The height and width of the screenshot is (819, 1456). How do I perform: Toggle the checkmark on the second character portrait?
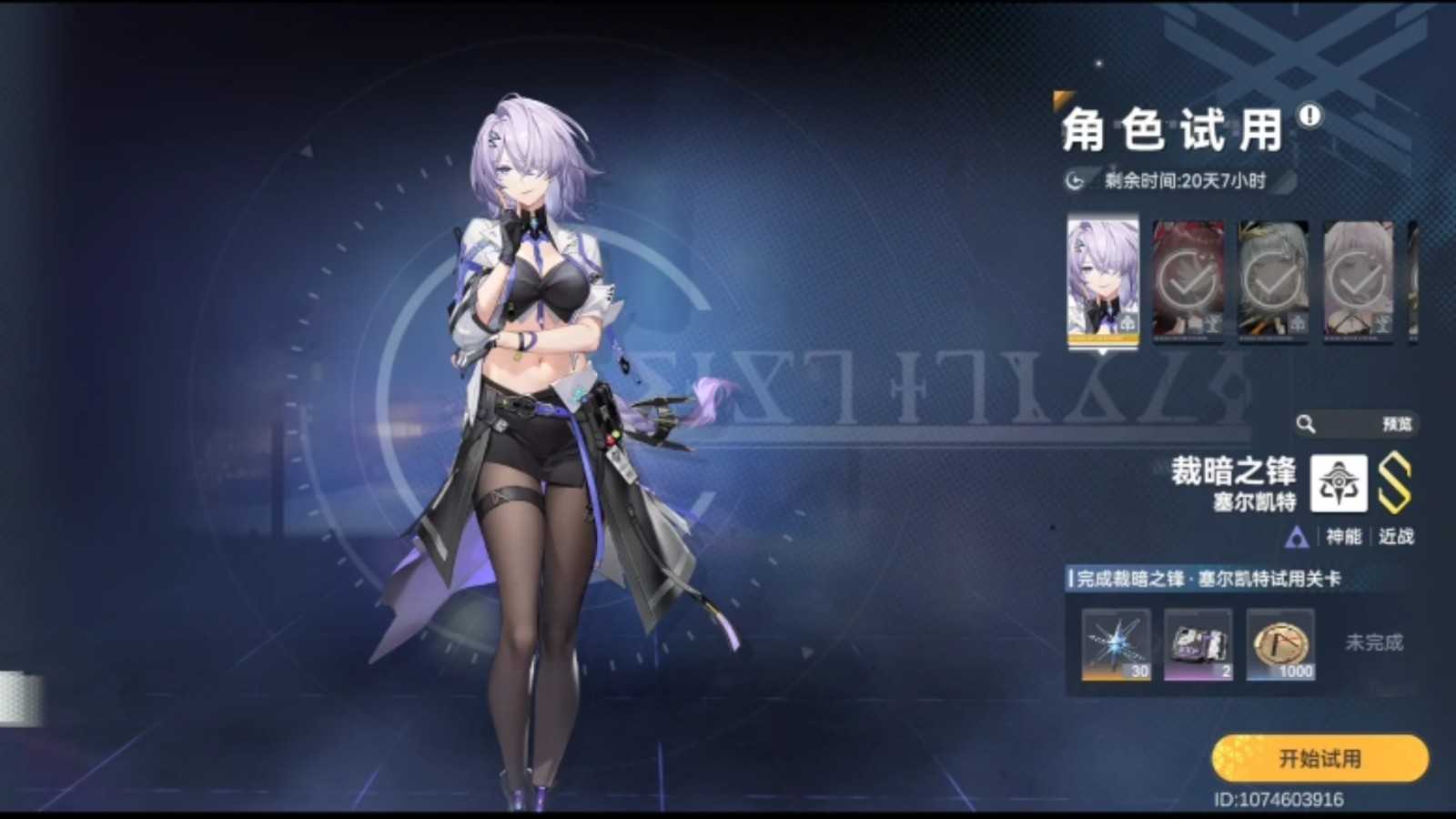coord(1188,278)
